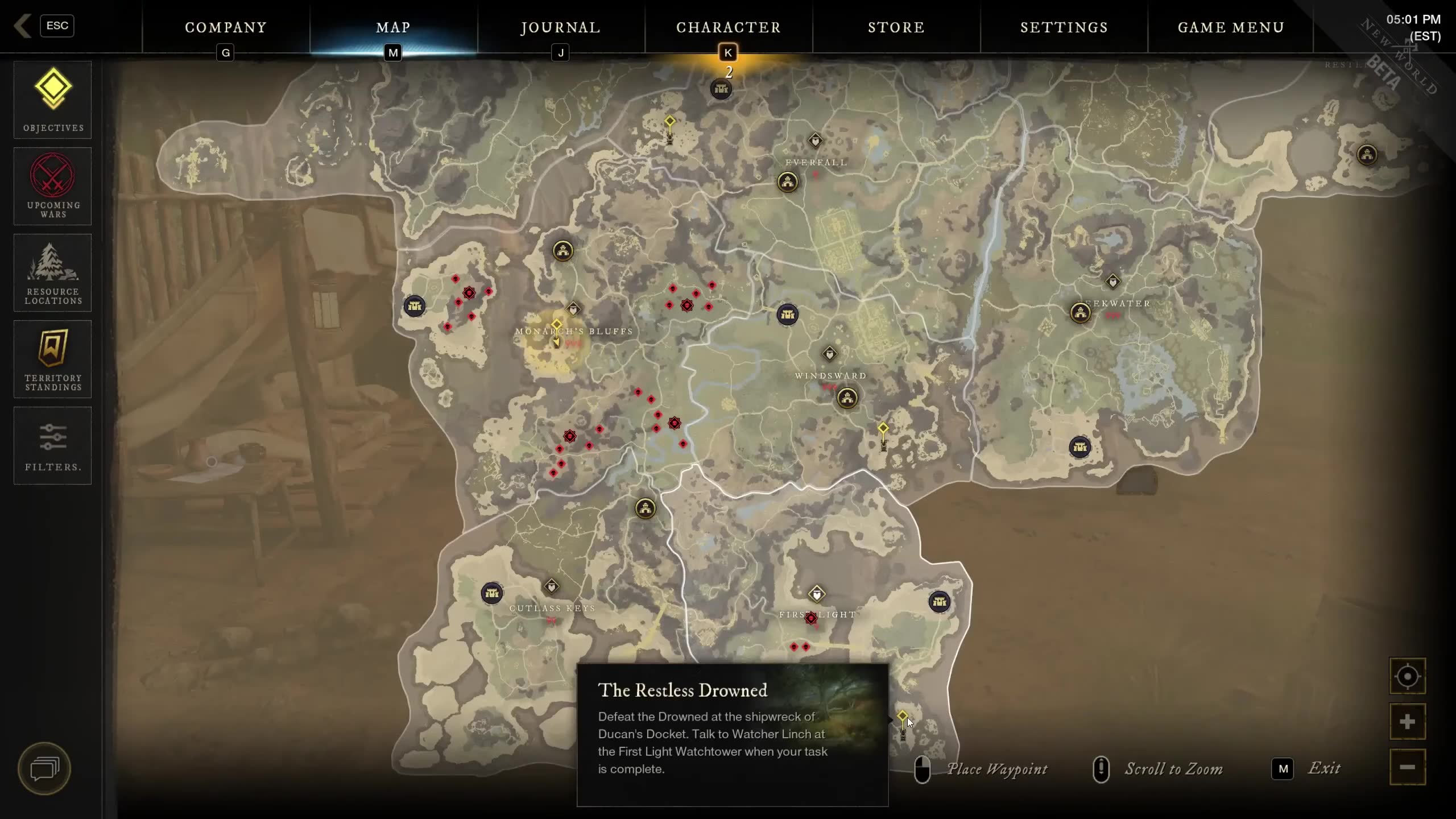Open the chat window

pos(44,769)
